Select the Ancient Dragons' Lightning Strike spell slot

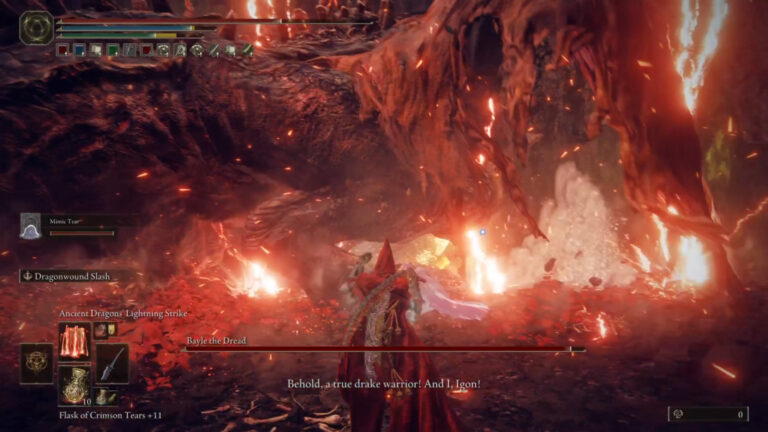pyautogui.click(x=75, y=341)
